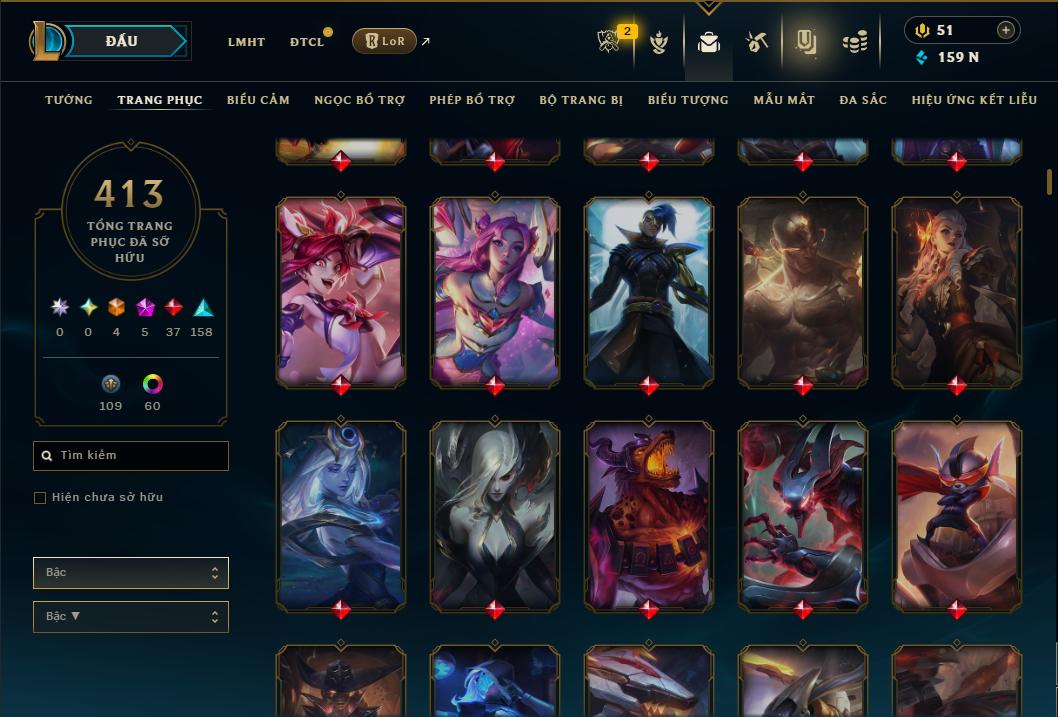Select the shirtless glowing fighter skin card

point(803,290)
